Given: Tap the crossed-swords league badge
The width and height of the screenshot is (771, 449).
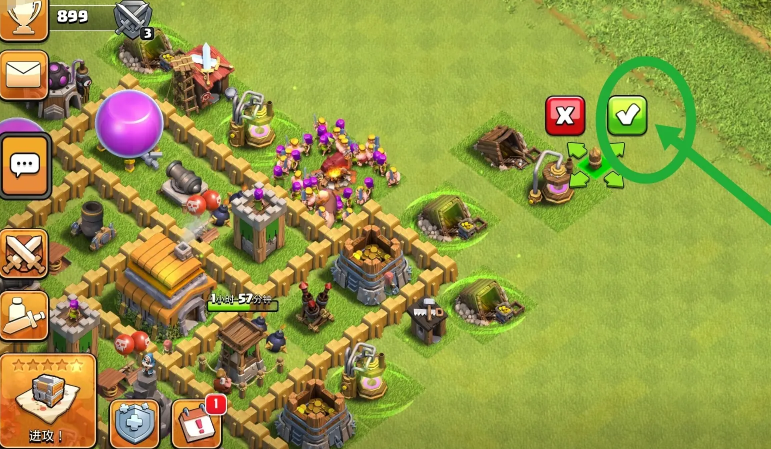Looking at the screenshot, I should click(134, 18).
